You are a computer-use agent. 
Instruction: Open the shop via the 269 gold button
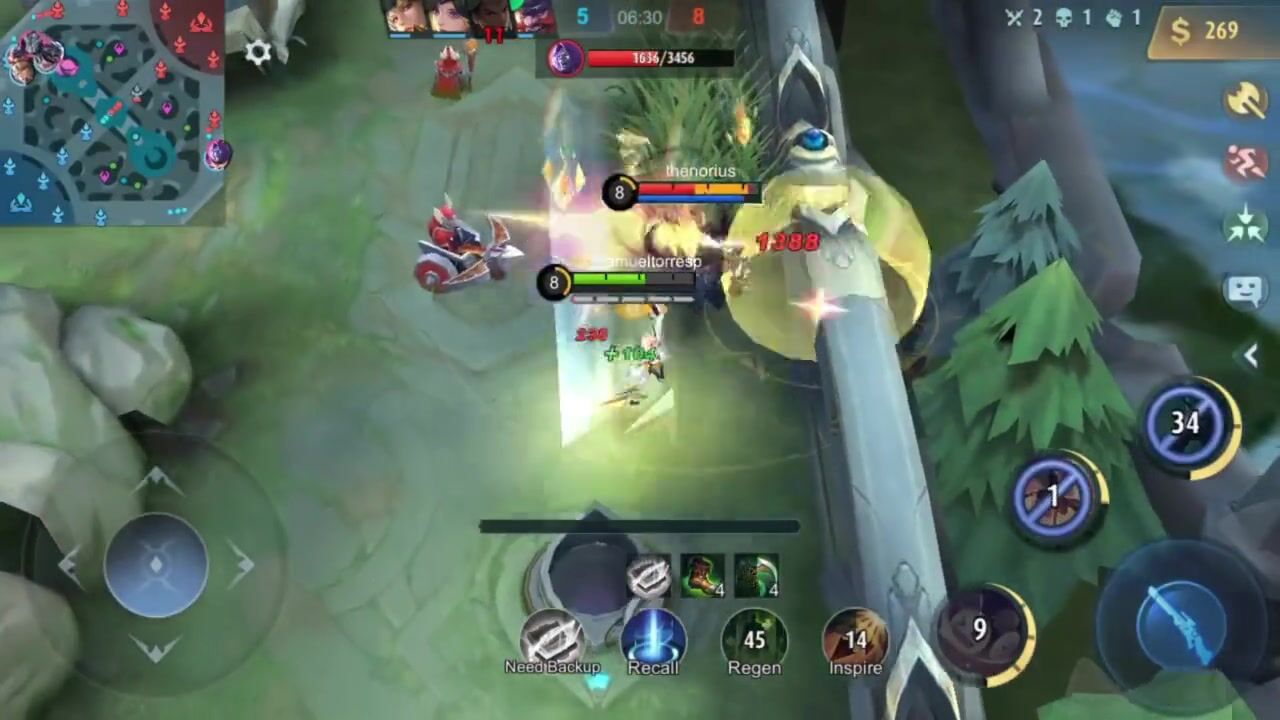click(x=1210, y=31)
